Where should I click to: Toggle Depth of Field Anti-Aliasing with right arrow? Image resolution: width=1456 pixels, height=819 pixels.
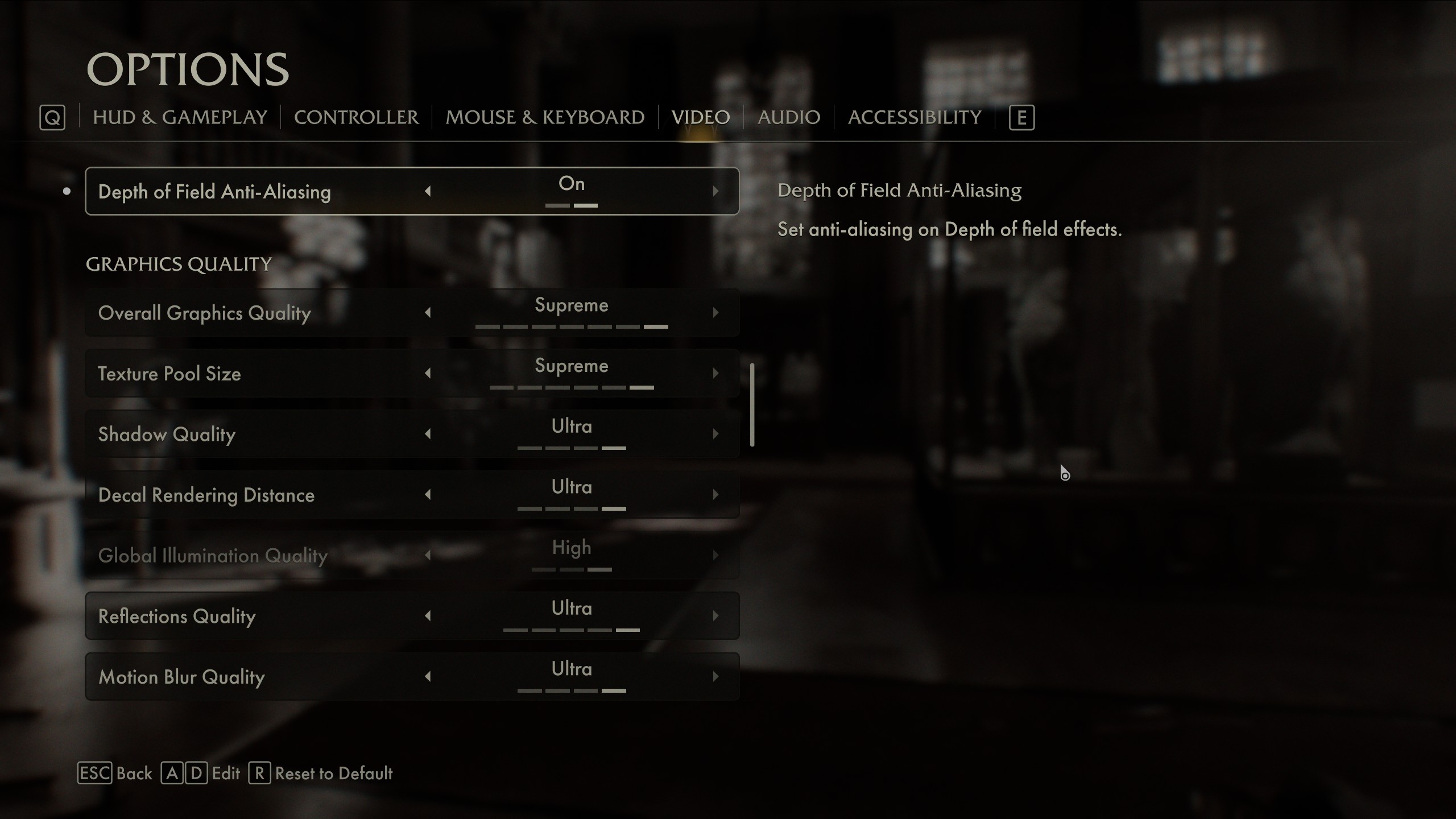715,192
